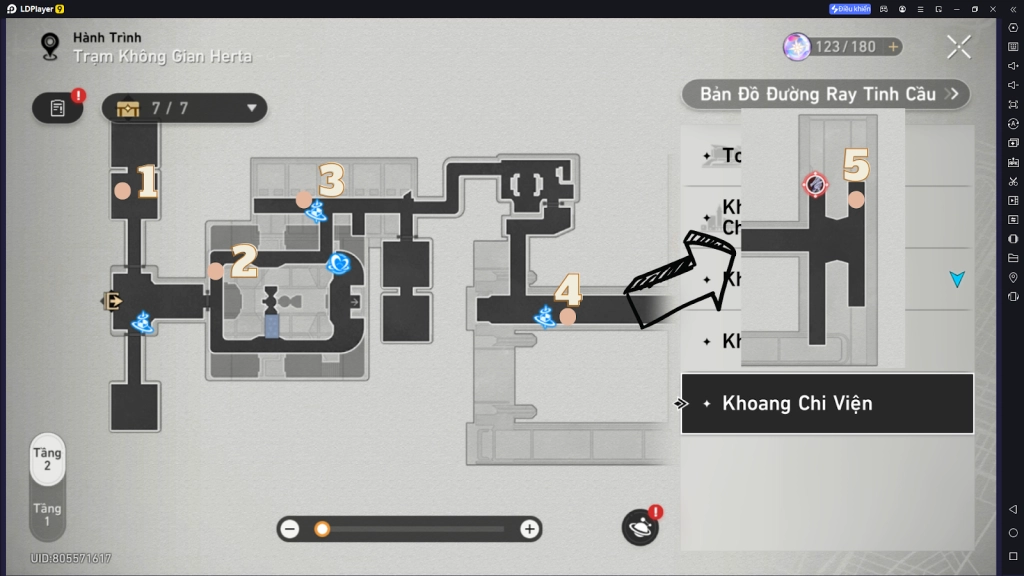
Task: Zoom in the map with plus button
Action: pyautogui.click(x=529, y=529)
